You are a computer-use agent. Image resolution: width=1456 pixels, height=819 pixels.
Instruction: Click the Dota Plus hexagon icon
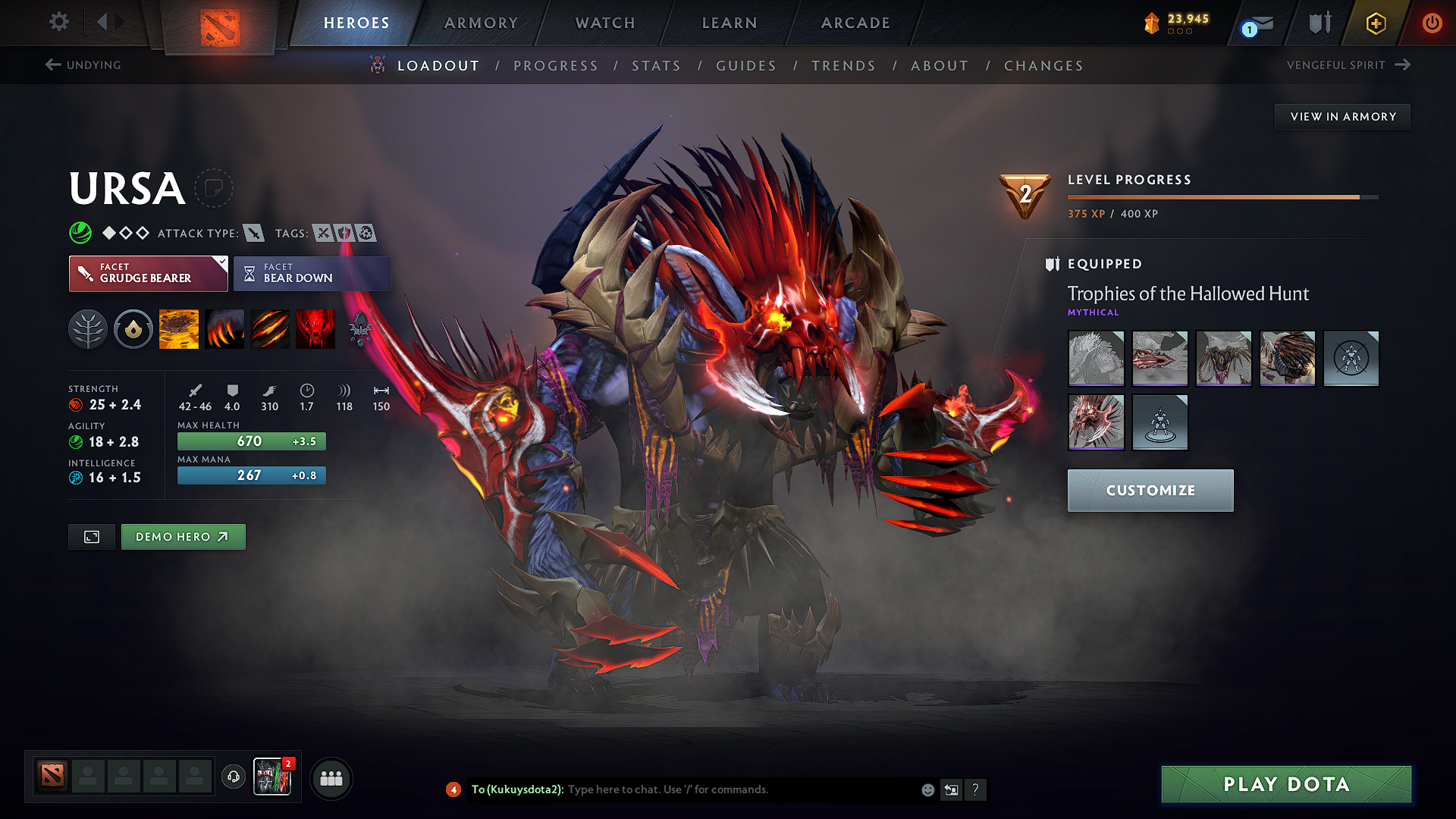click(1374, 23)
